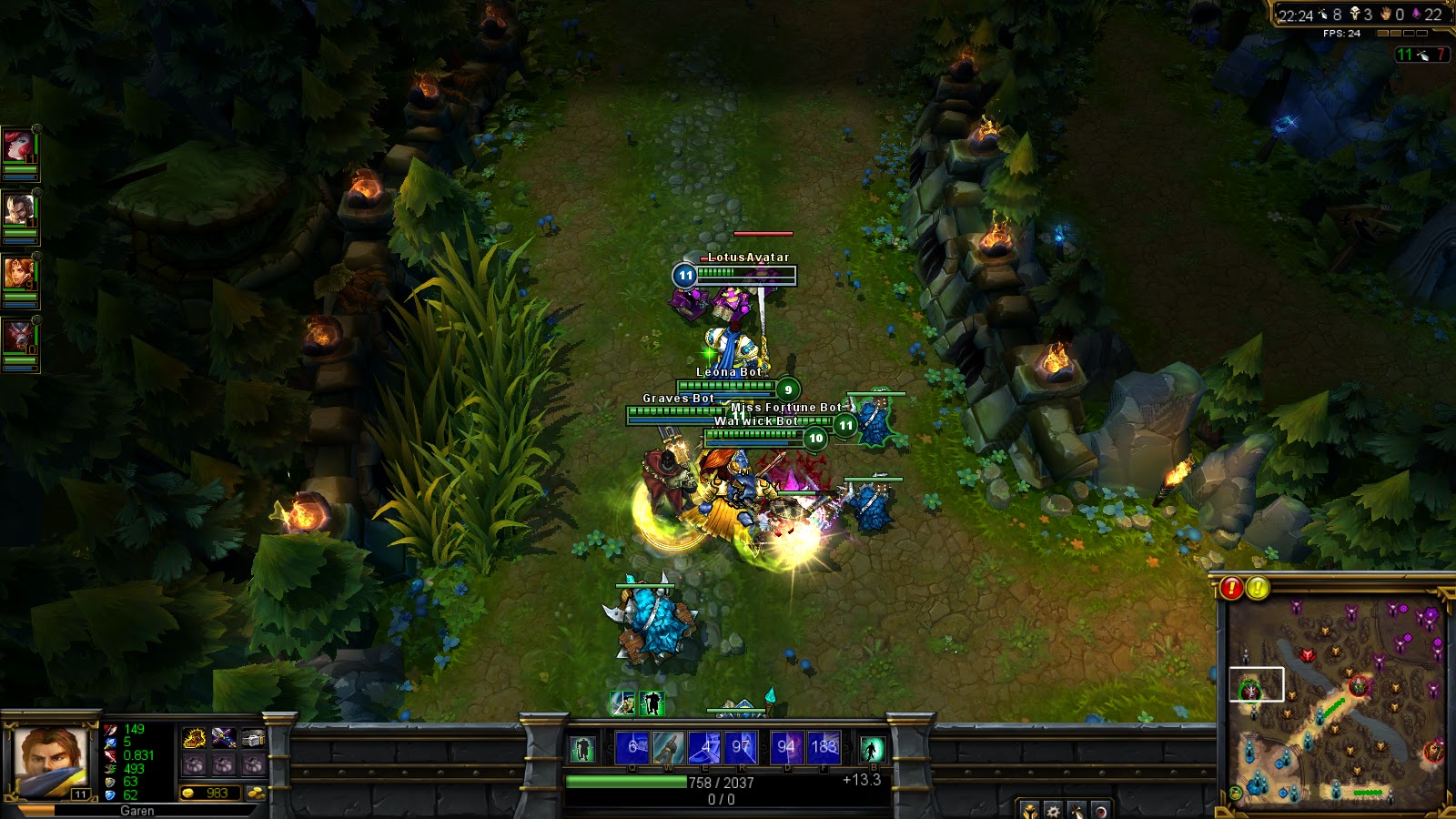The image size is (1456, 819).
Task: Cast Garen's Q ability in the Q slot
Action: tap(632, 747)
